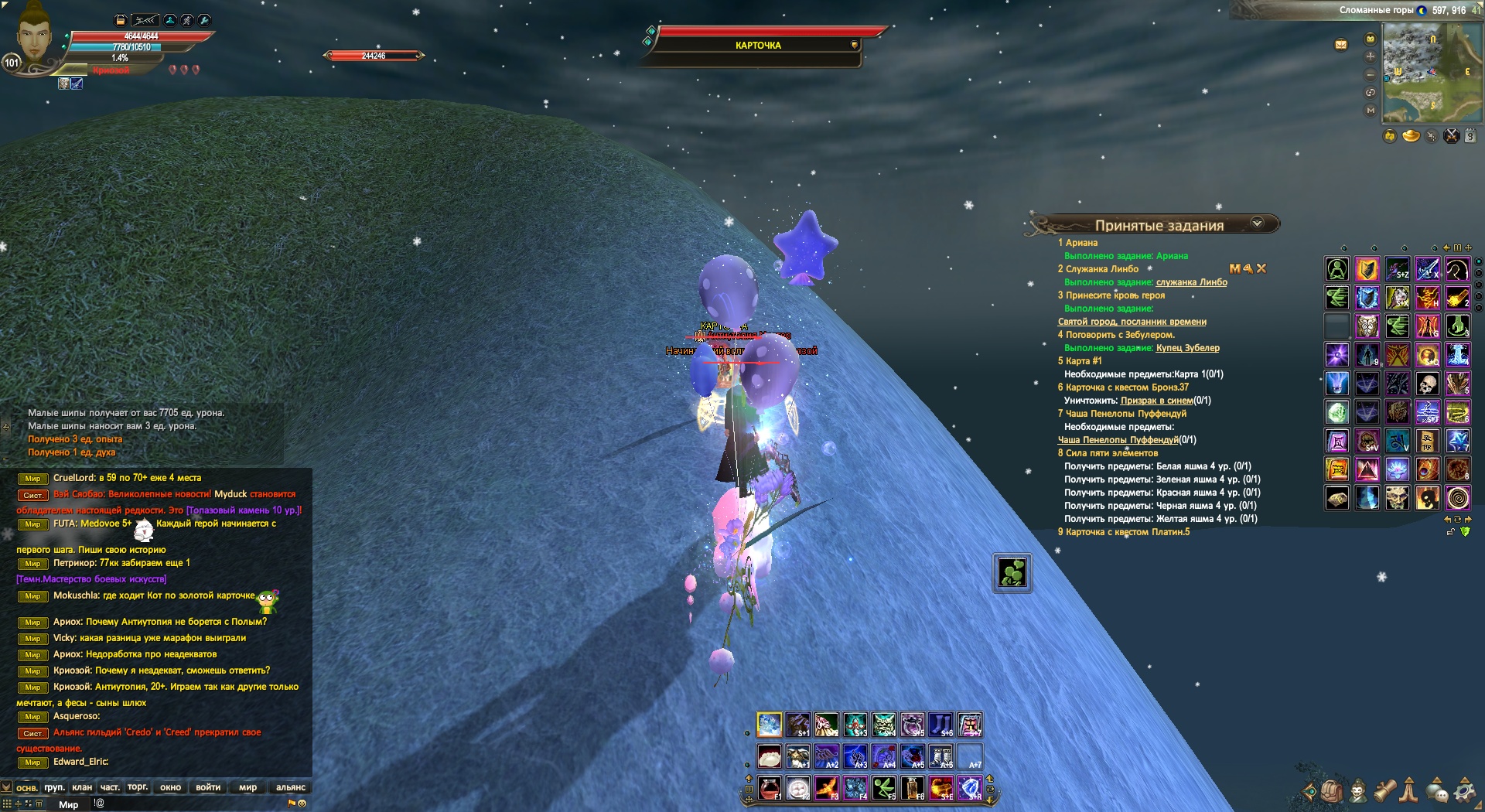
Task: Click the four-leaf clover floating button
Action: [x=1012, y=573]
